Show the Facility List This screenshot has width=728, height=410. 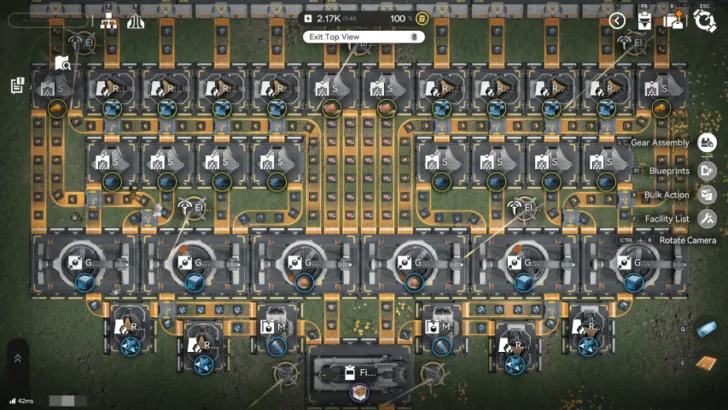pos(707,217)
